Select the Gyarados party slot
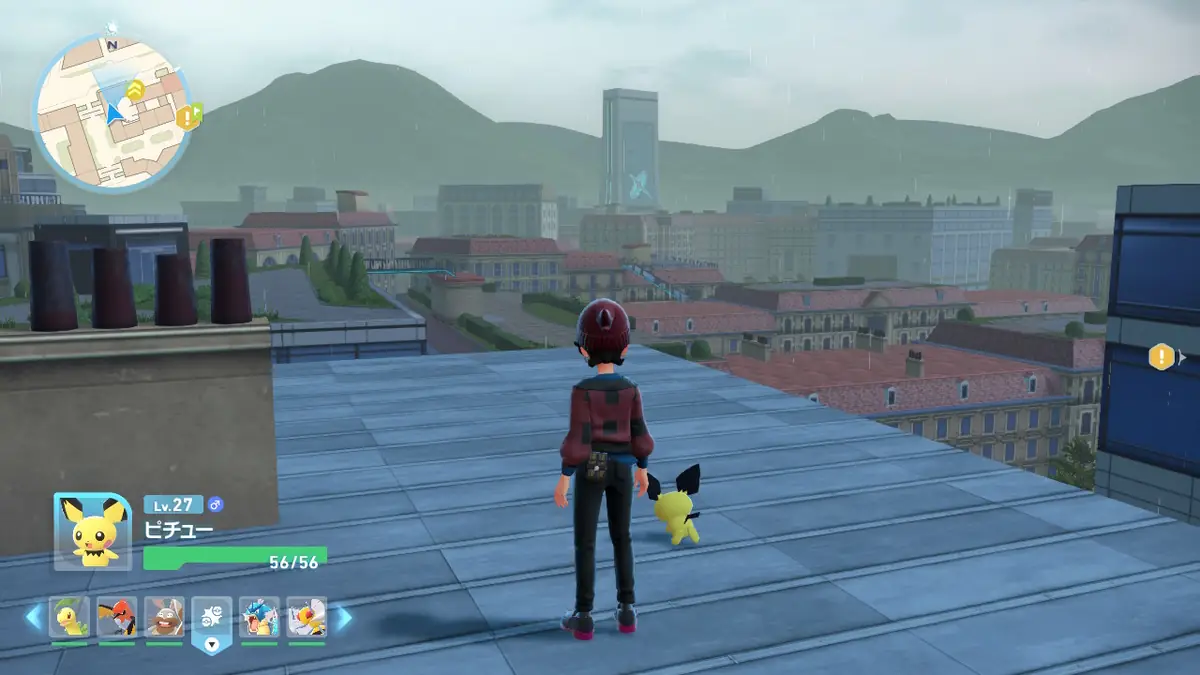 click(259, 617)
